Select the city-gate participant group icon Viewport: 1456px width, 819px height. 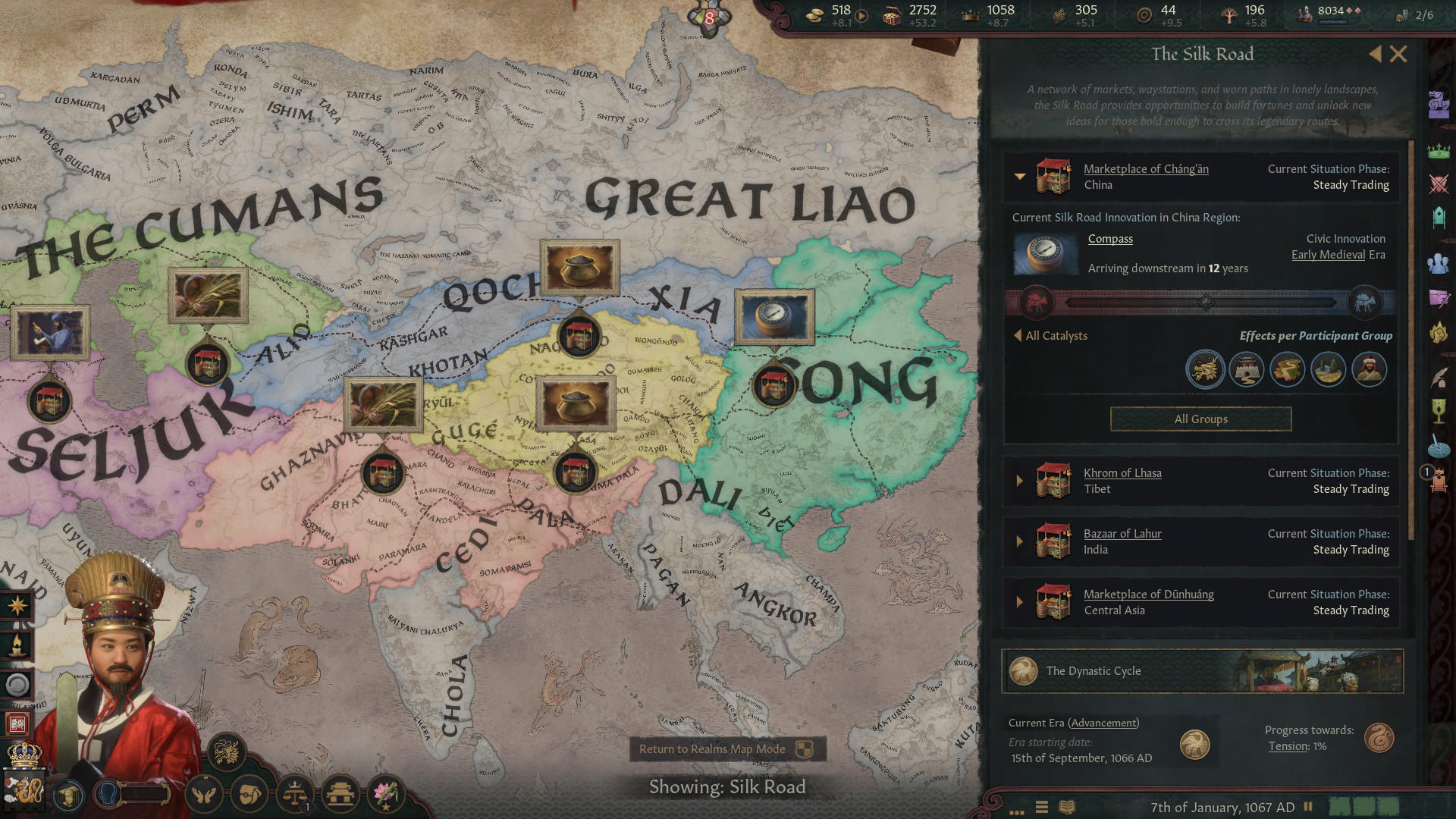point(1246,369)
